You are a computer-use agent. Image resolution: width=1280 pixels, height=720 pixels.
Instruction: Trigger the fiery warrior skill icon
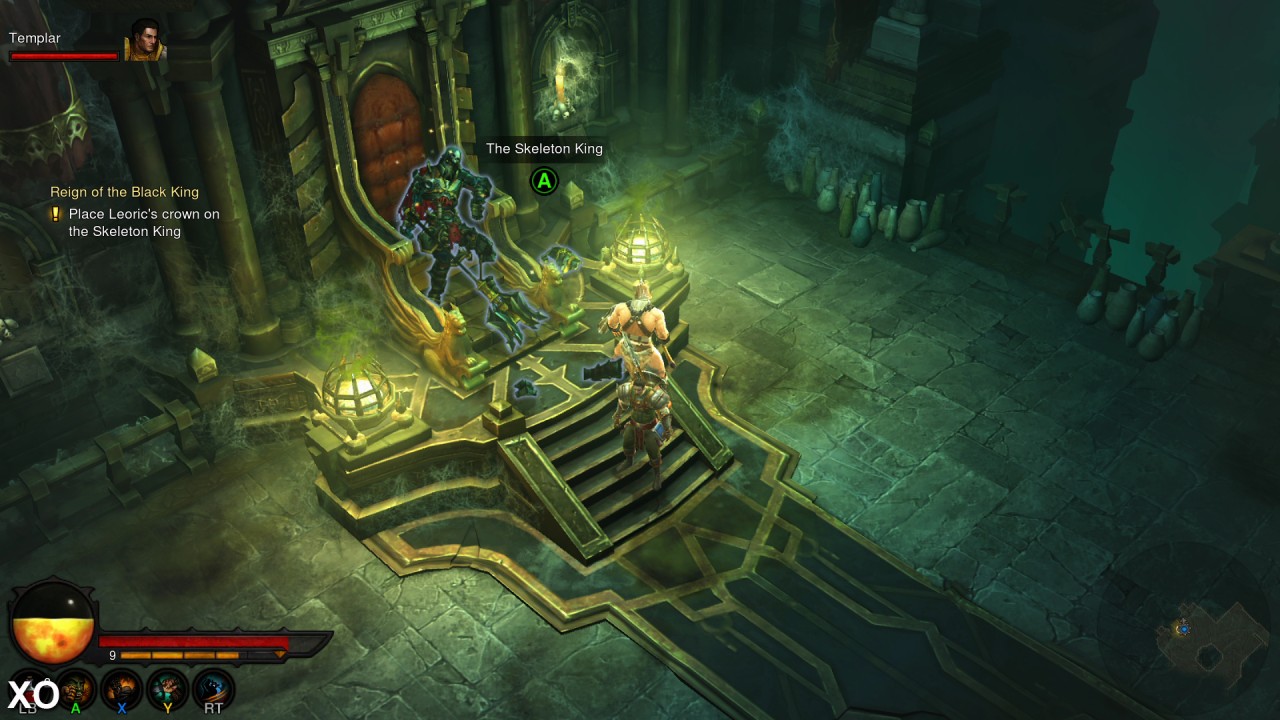point(122,689)
